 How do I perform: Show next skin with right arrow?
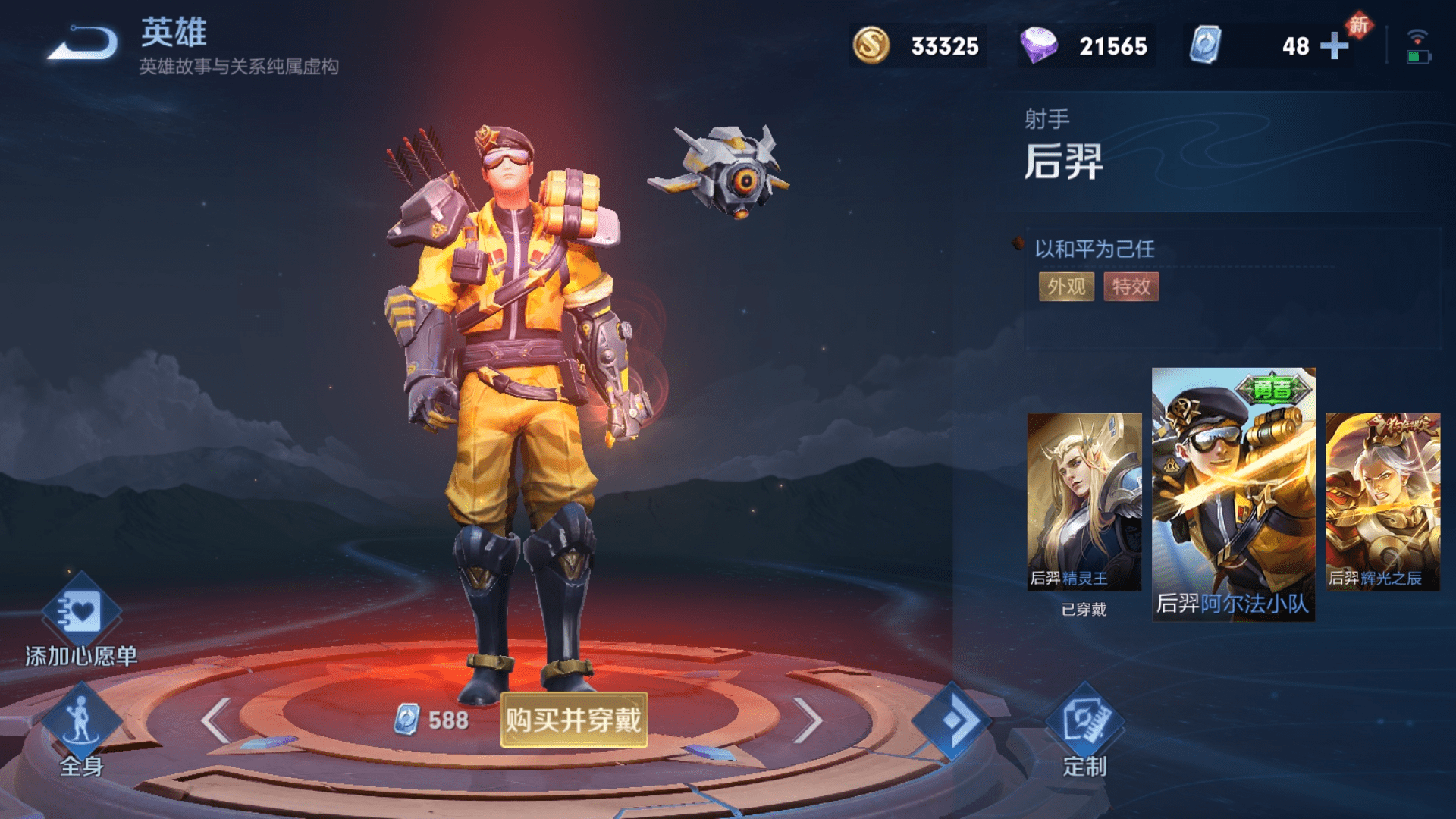[807, 720]
